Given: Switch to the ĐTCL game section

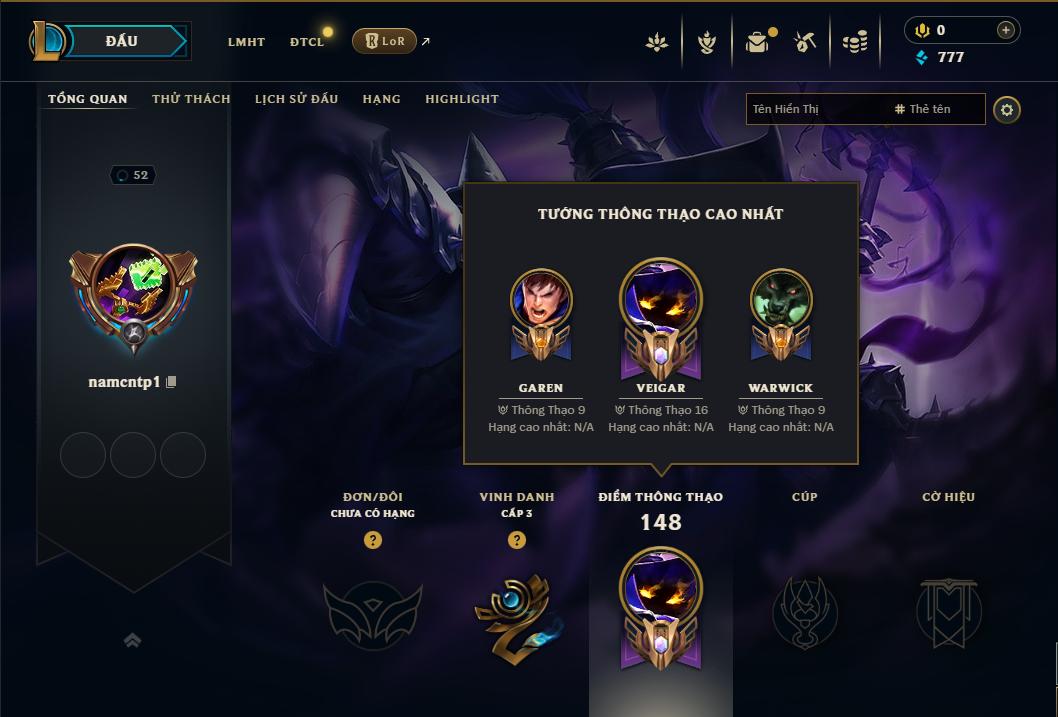Looking at the screenshot, I should [x=307, y=42].
